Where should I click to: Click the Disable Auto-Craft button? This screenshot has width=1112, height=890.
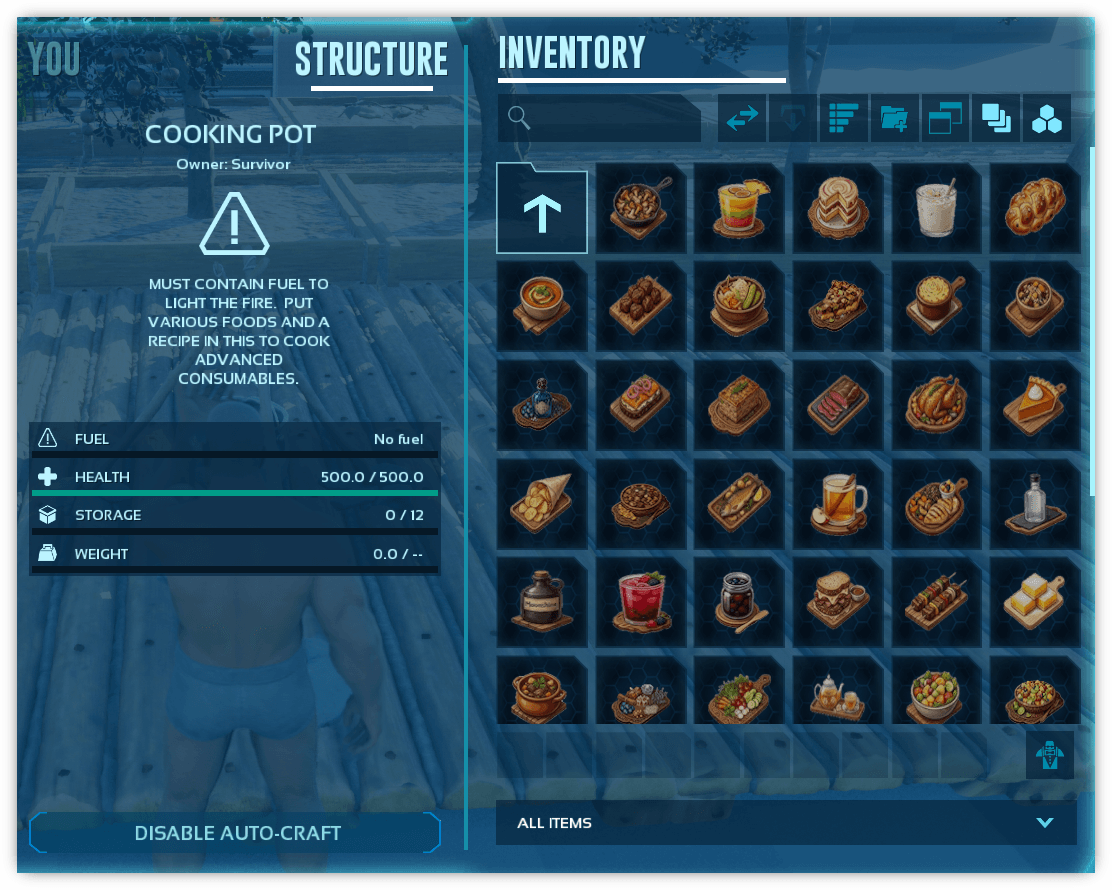click(x=236, y=833)
